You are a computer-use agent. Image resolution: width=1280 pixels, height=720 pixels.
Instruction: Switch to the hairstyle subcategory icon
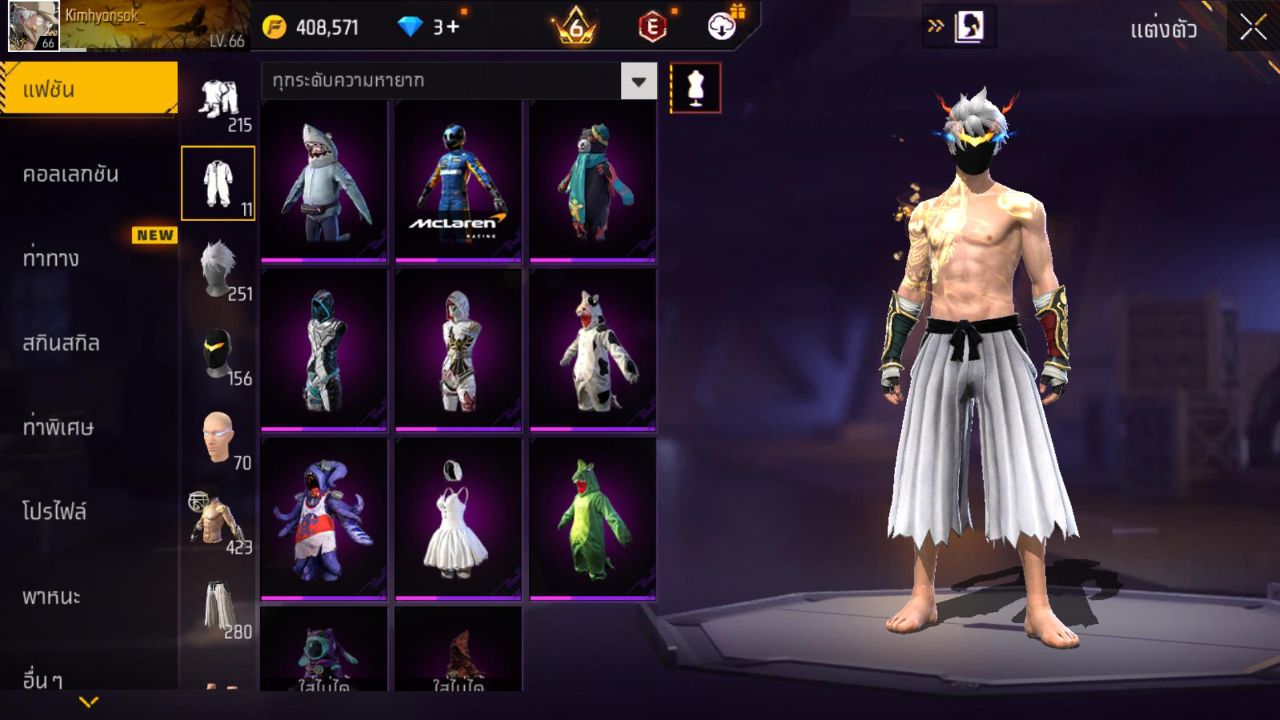(217, 268)
